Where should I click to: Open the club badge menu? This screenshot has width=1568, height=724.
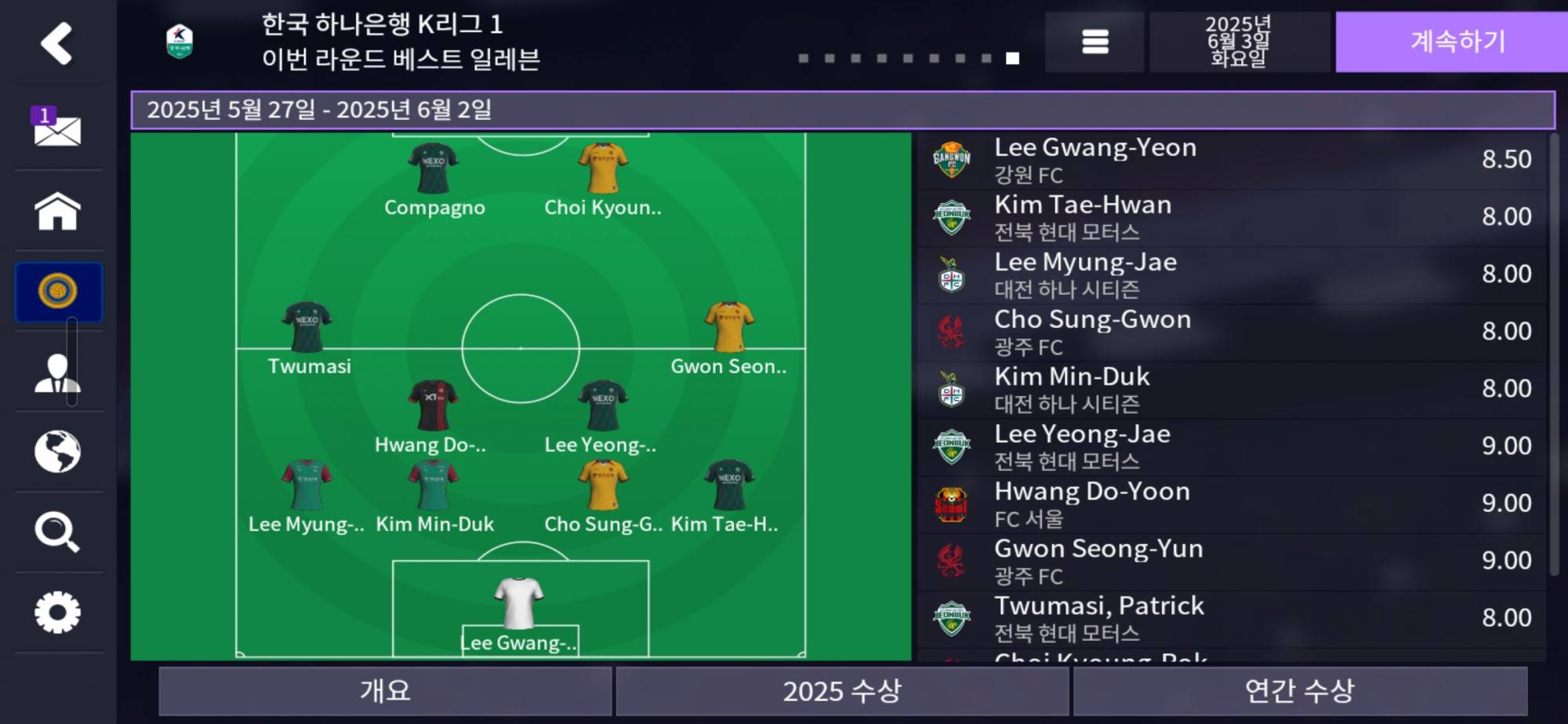(58, 292)
